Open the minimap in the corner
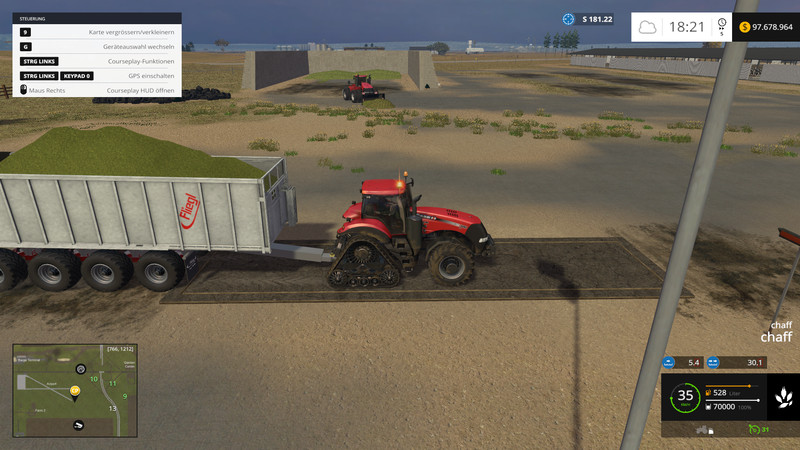Image resolution: width=800 pixels, height=450 pixels. pyautogui.click(x=73, y=391)
